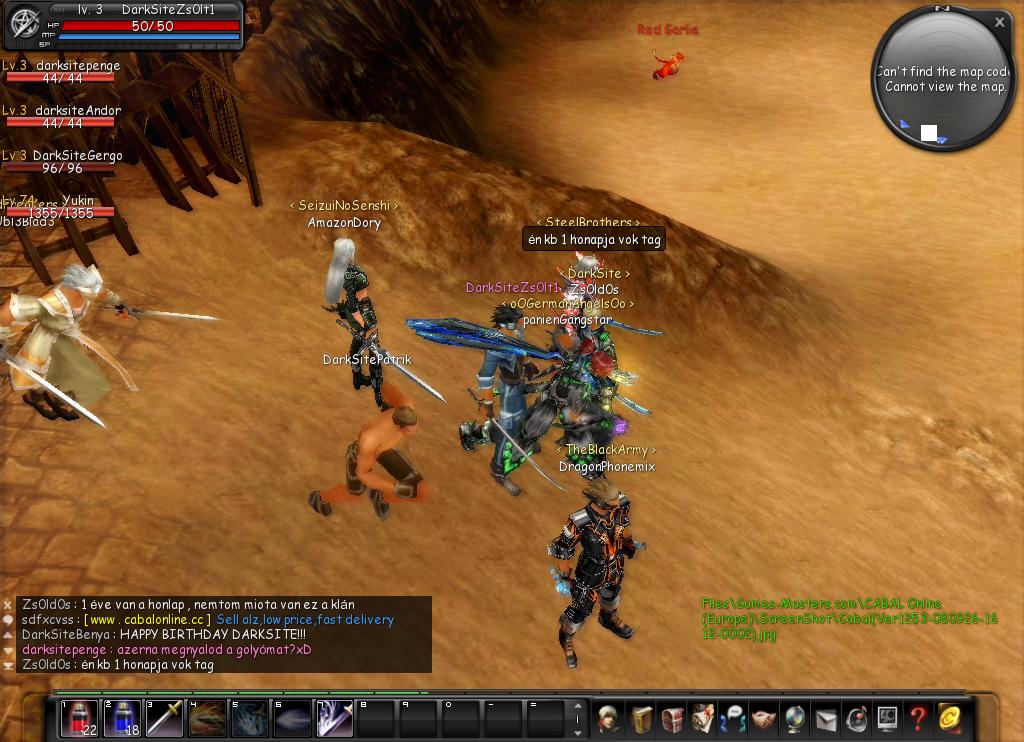Open the globe icon in the menu bar
Image resolution: width=1024 pixels, height=742 pixels.
(x=795, y=719)
